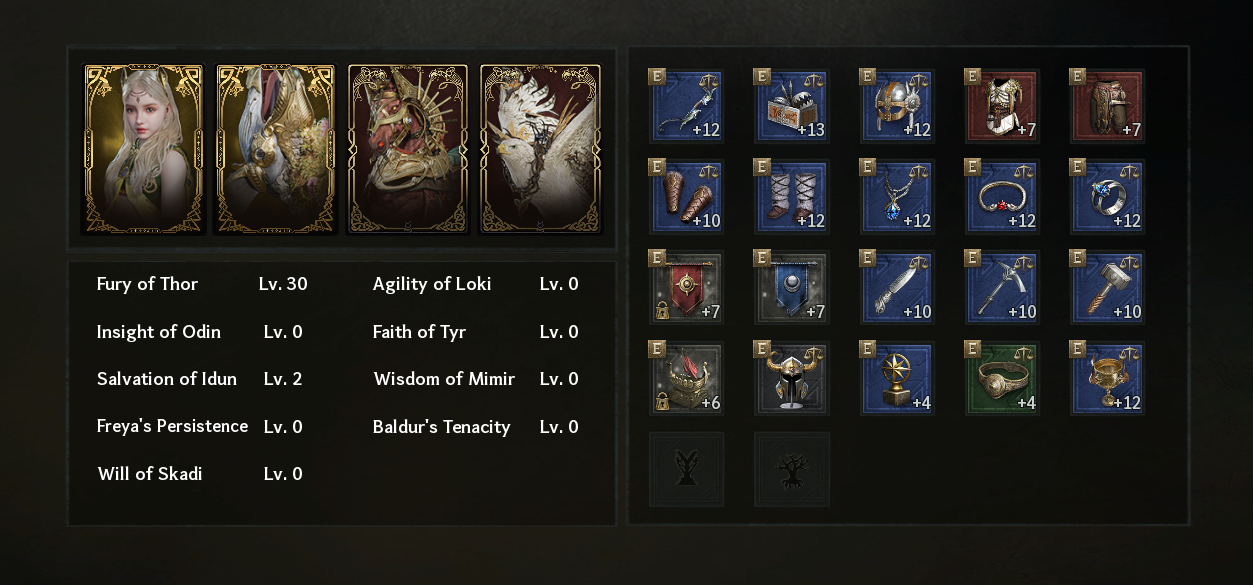Click the Fury of Thor stat row
1253x585 pixels.
[x=202, y=284]
